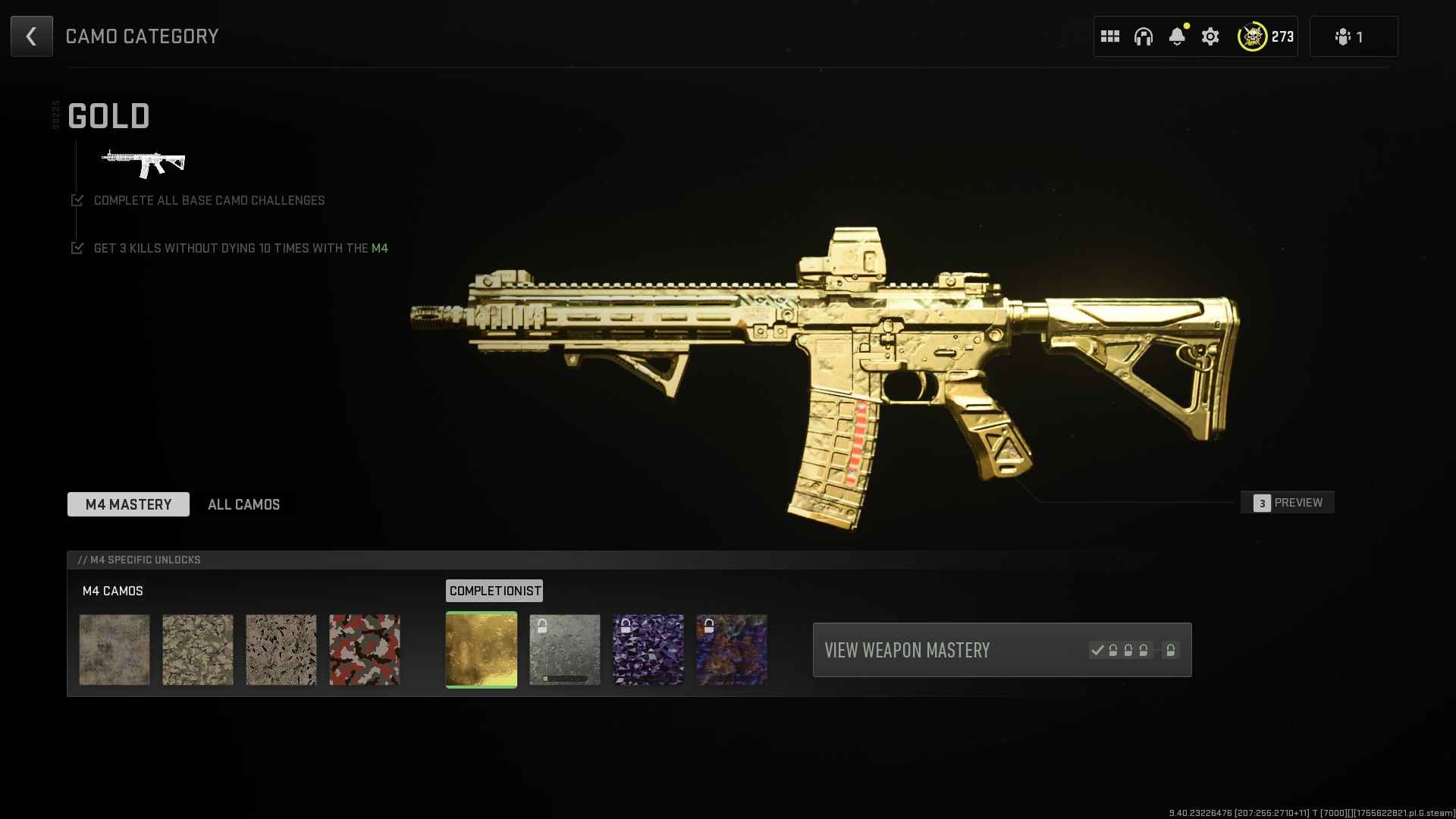This screenshot has height=819, width=1456.
Task: Open the party and social panel
Action: point(1353,36)
